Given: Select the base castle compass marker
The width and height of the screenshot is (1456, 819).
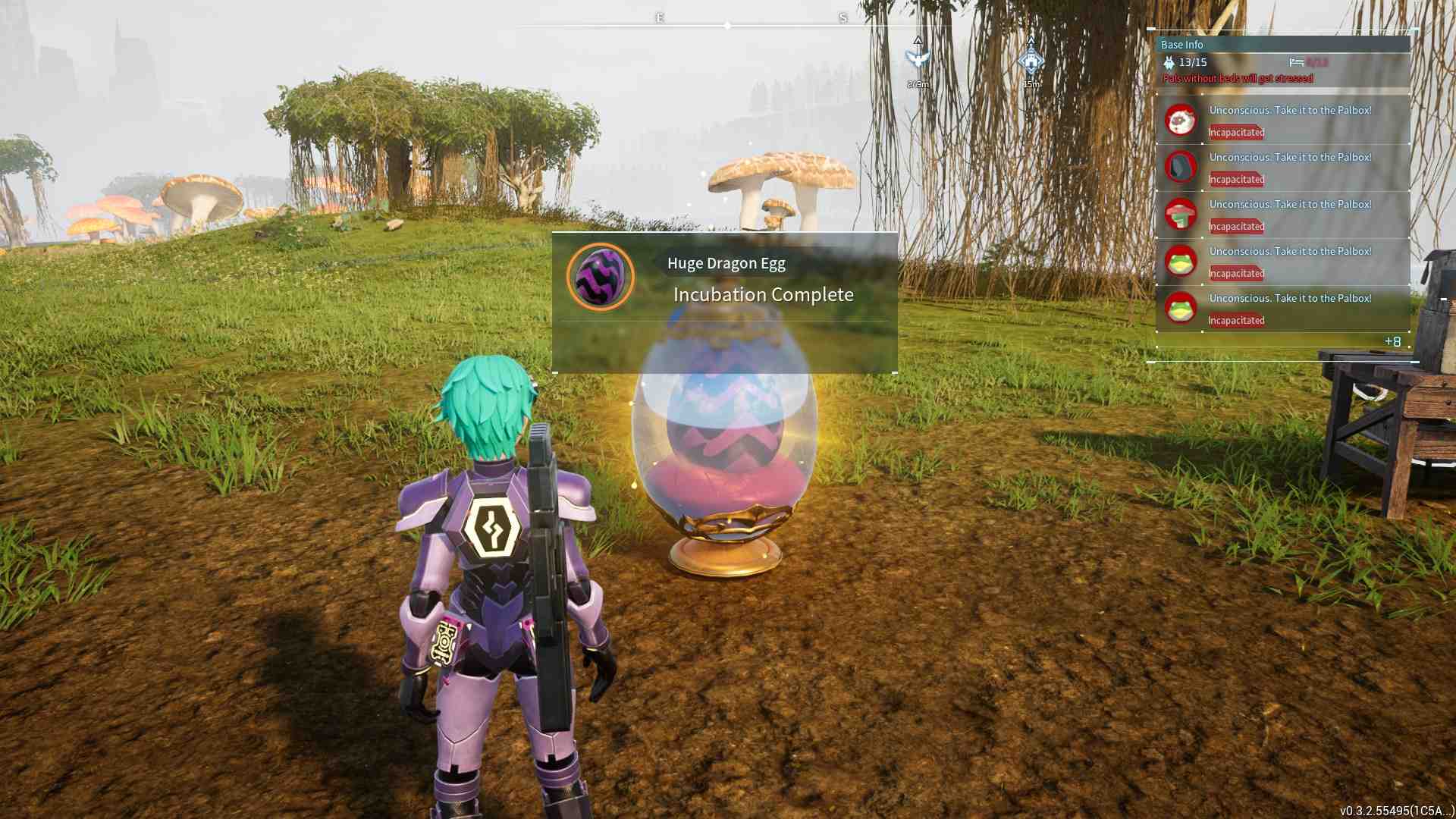Looking at the screenshot, I should coord(1031,60).
